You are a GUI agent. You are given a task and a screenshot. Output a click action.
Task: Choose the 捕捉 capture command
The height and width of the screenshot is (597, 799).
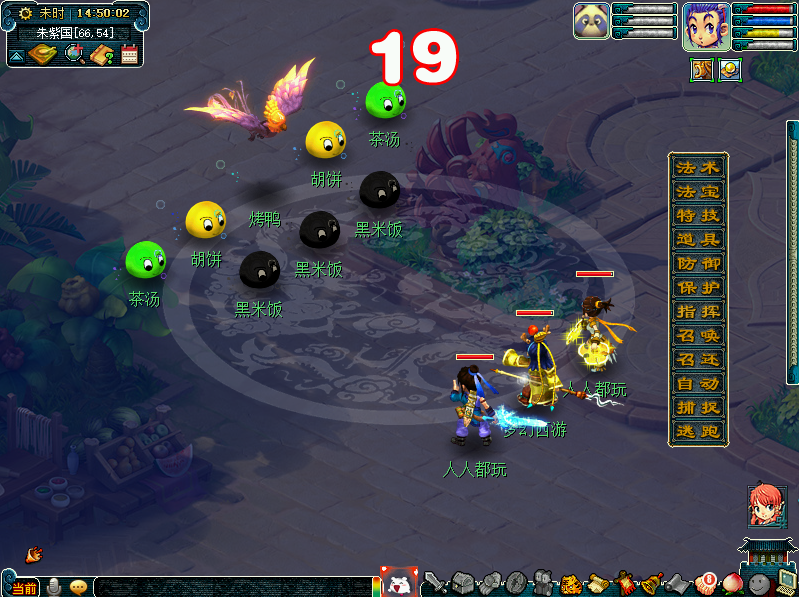[698, 407]
